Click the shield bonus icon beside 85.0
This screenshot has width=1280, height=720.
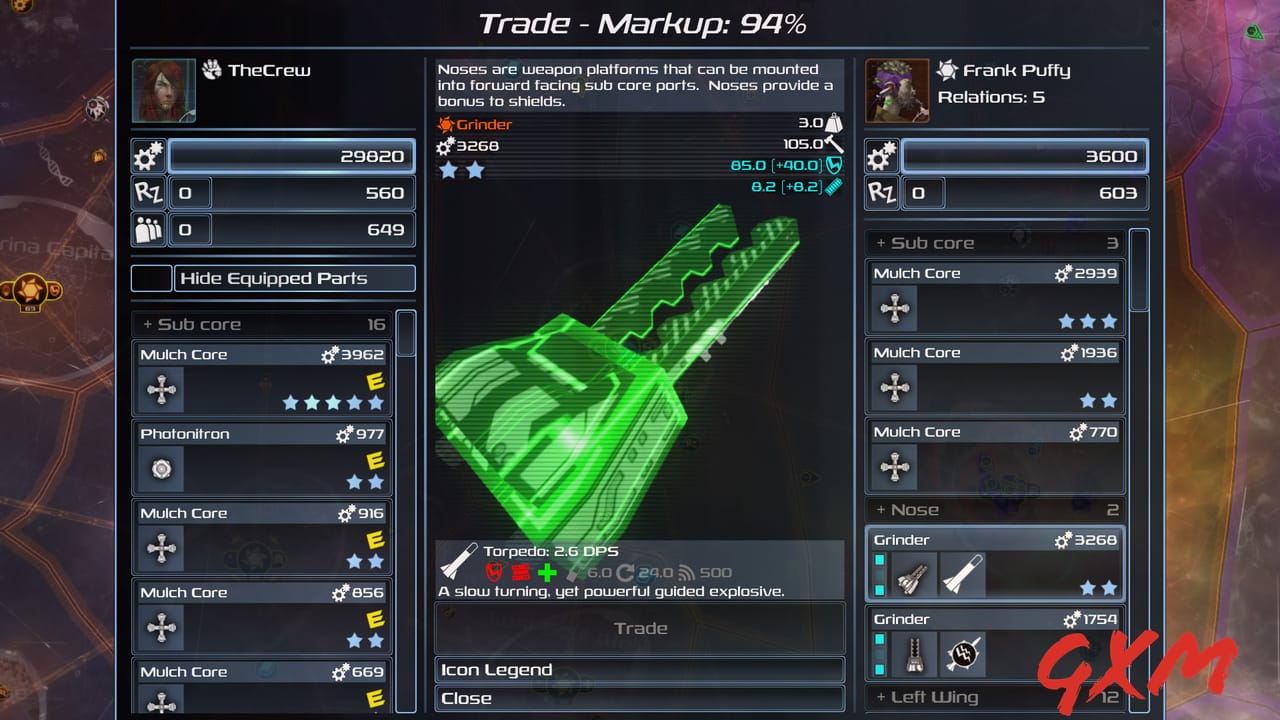click(x=834, y=166)
